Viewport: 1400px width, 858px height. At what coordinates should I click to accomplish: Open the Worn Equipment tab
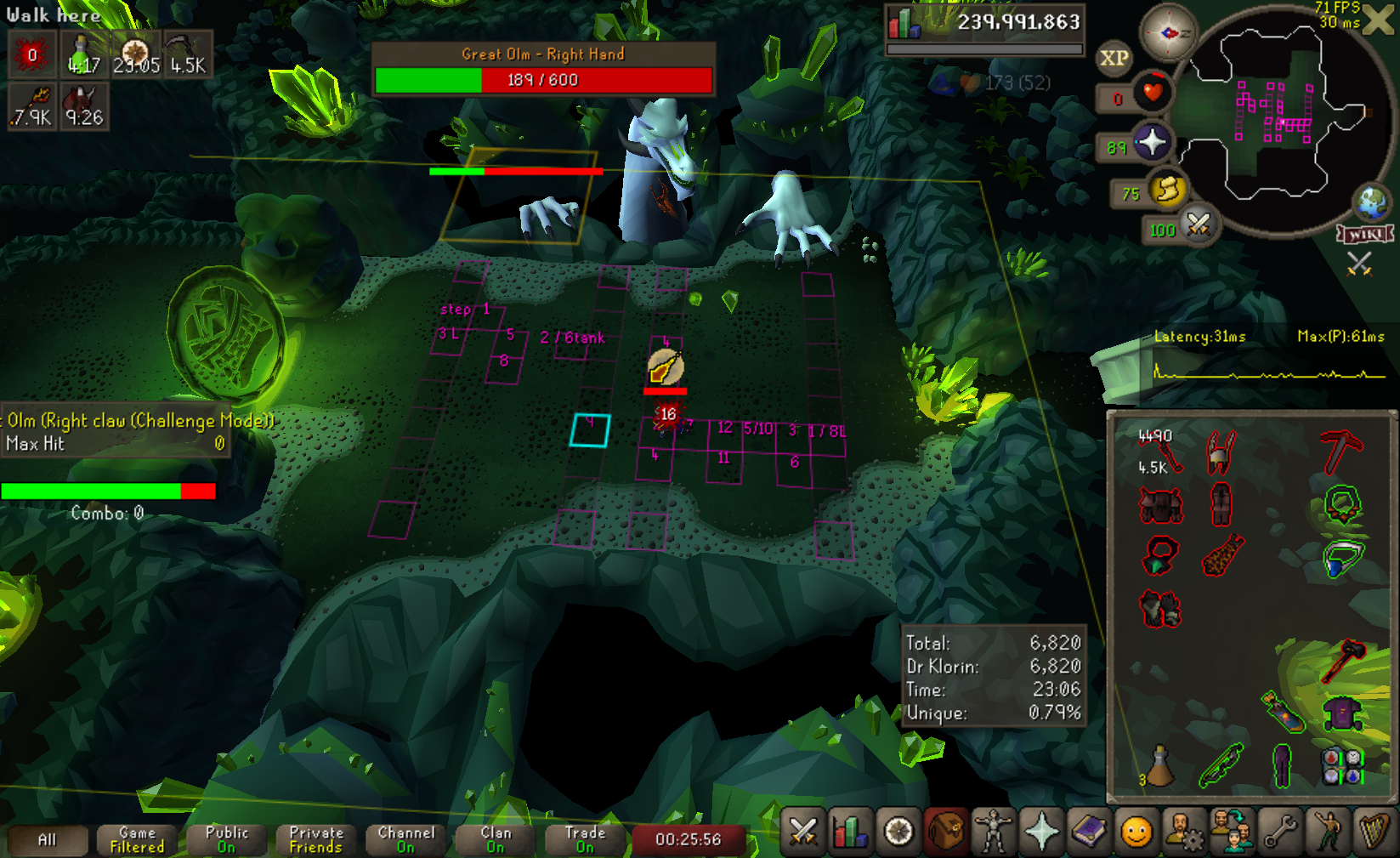[x=993, y=832]
